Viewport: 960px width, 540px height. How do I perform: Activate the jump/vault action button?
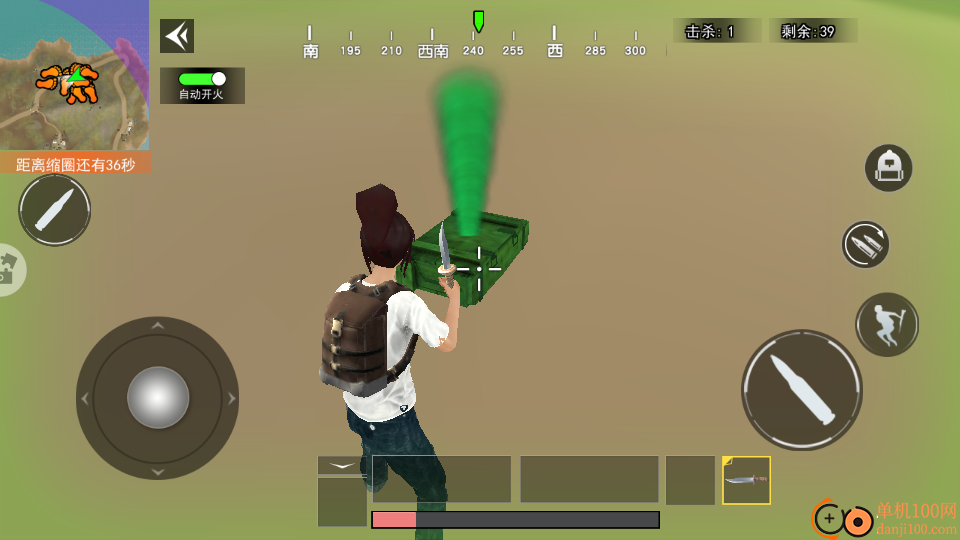coord(887,325)
